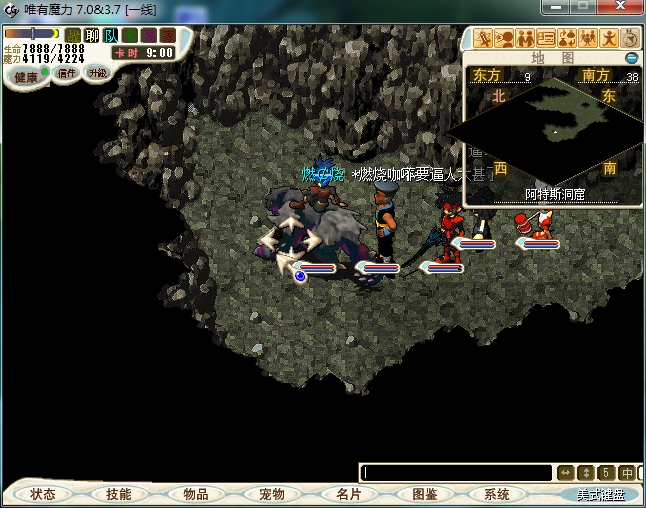Open the 物品 items menu
Screen dimensions: 646x508
pos(195,494)
